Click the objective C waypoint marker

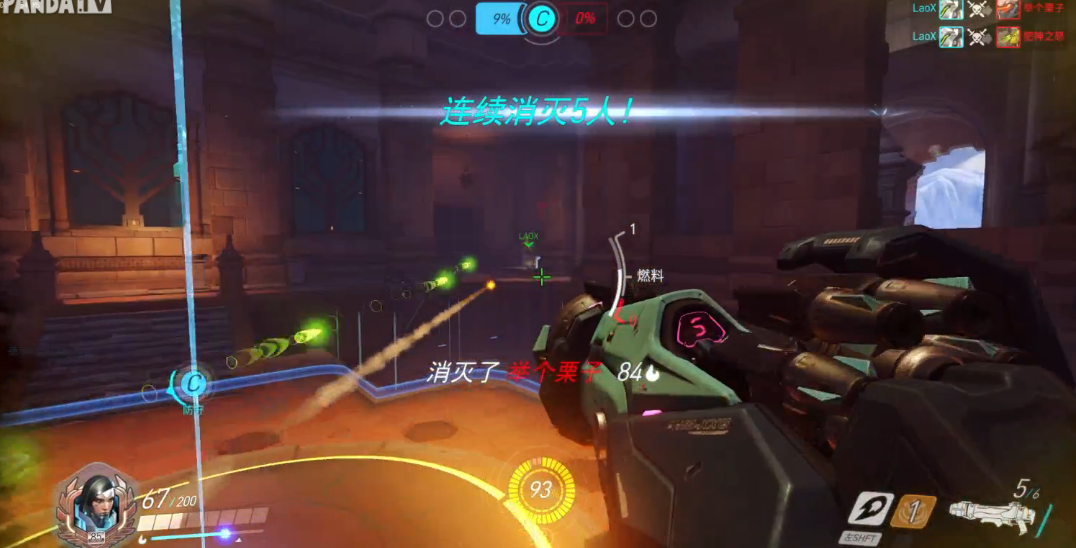click(194, 382)
